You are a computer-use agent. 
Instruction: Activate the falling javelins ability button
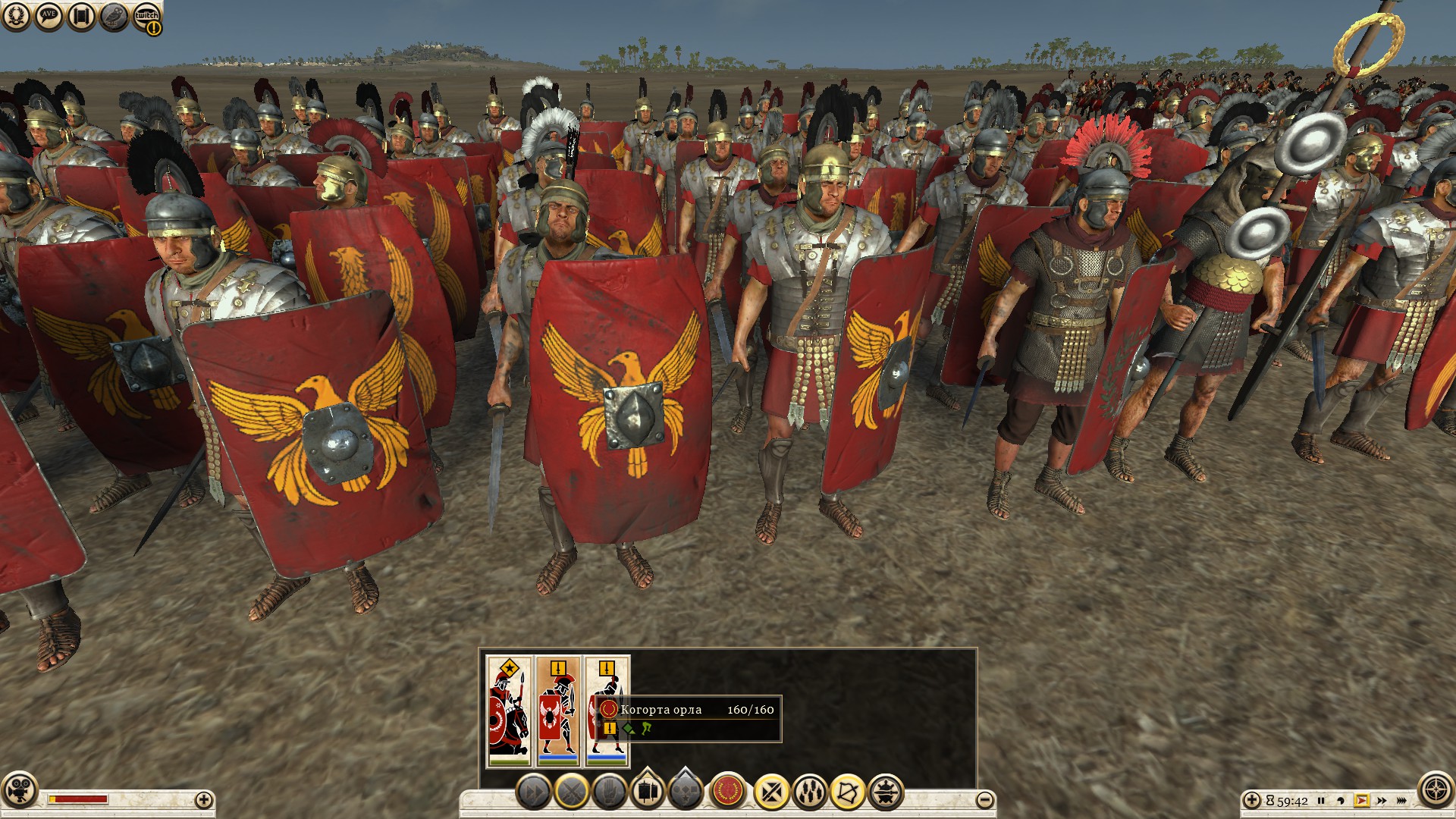tap(810, 793)
